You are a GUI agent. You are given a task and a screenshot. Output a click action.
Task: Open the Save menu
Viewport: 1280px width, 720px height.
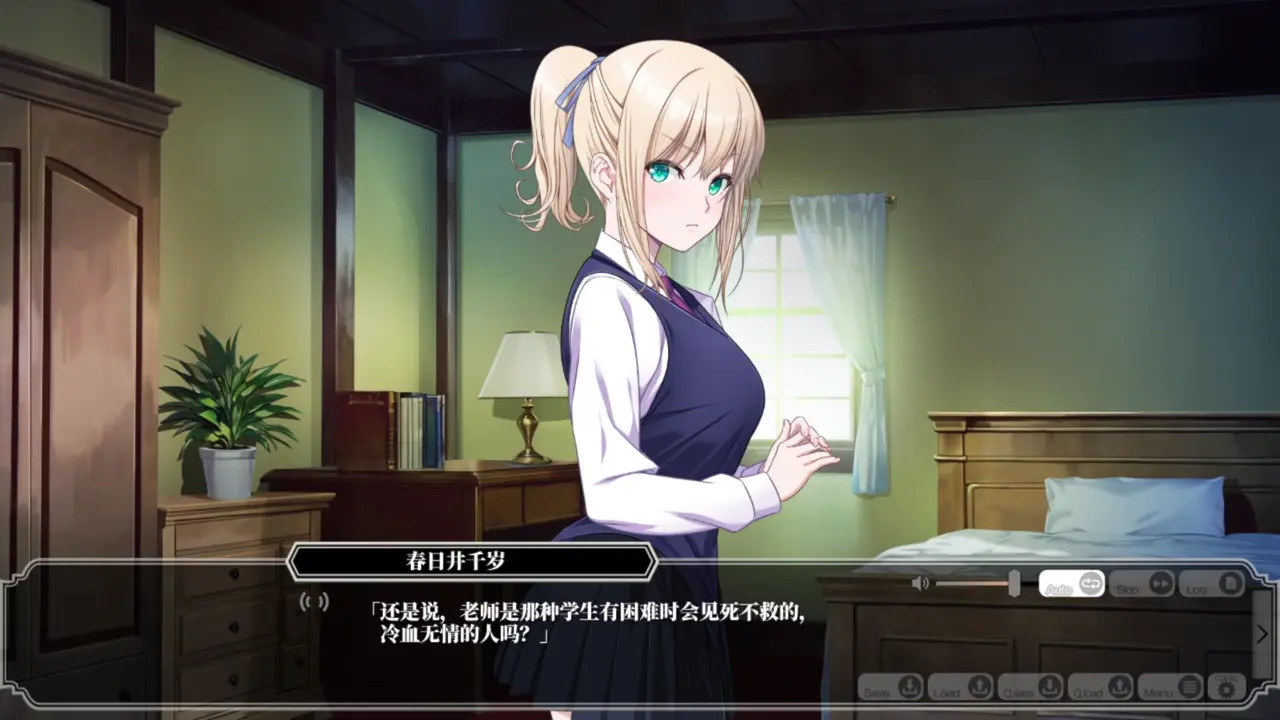(x=891, y=688)
